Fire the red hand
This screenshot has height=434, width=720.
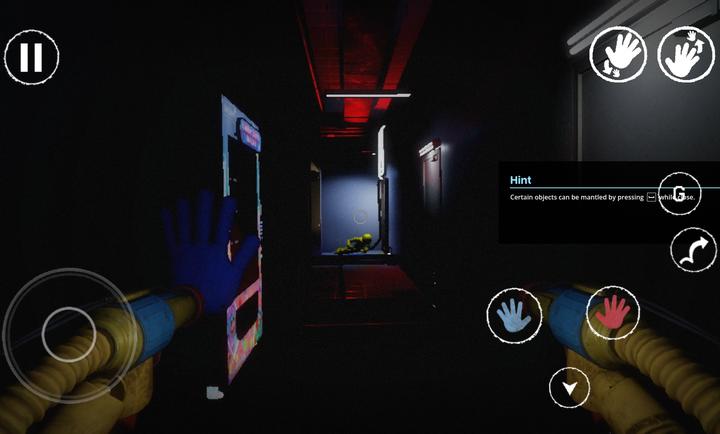click(613, 313)
